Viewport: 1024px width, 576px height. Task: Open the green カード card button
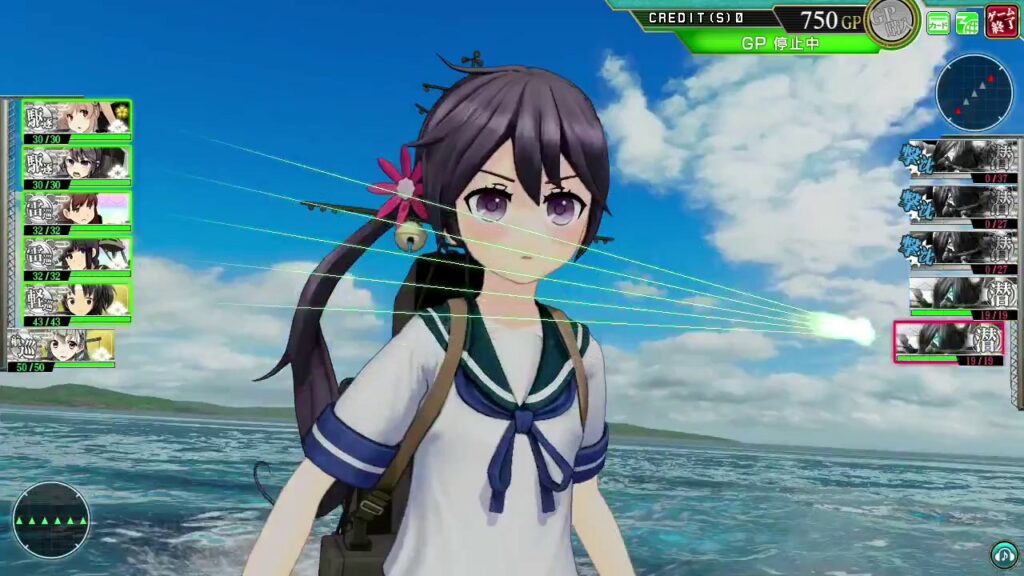938,22
